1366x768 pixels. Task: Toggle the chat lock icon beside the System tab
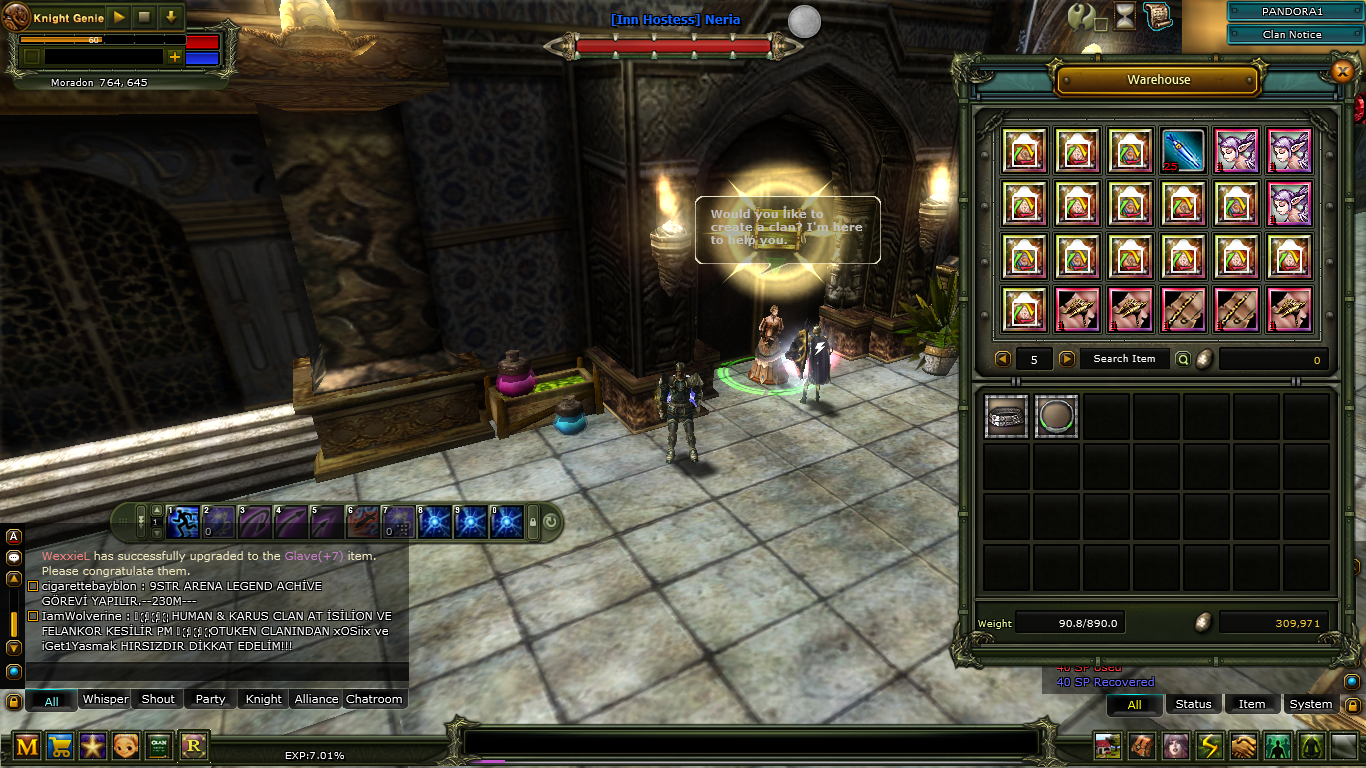[1353, 705]
